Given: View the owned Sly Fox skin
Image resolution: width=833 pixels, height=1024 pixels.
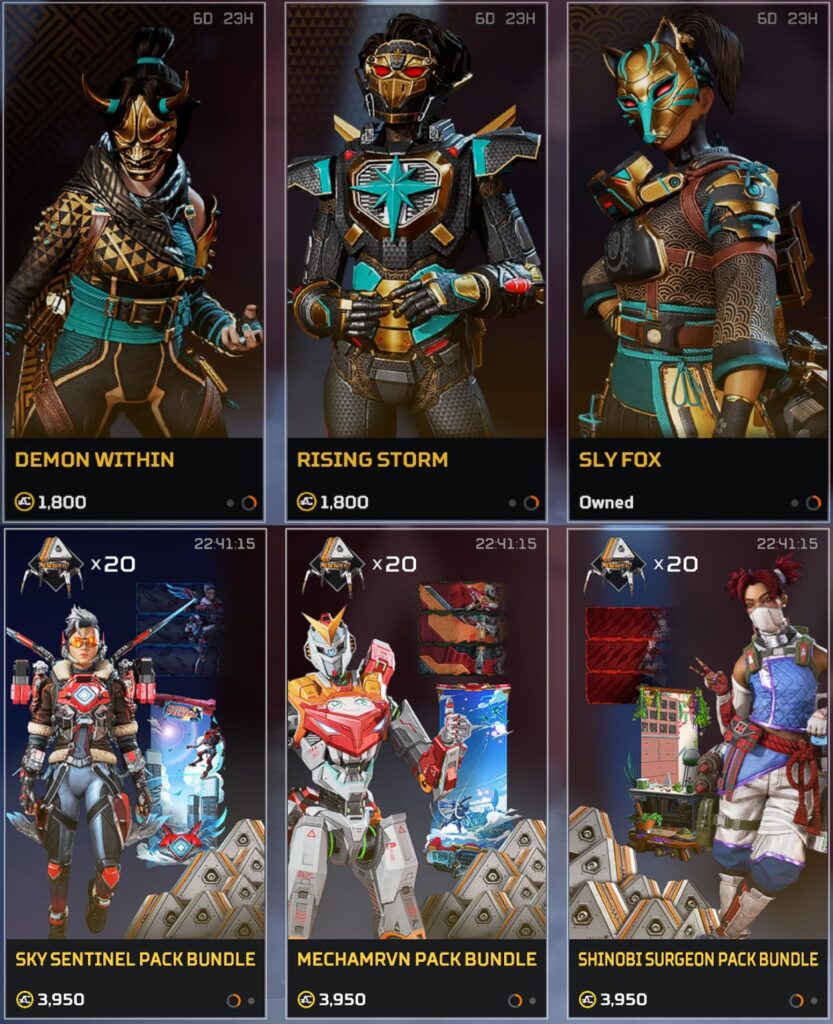Looking at the screenshot, I should coord(698,260).
